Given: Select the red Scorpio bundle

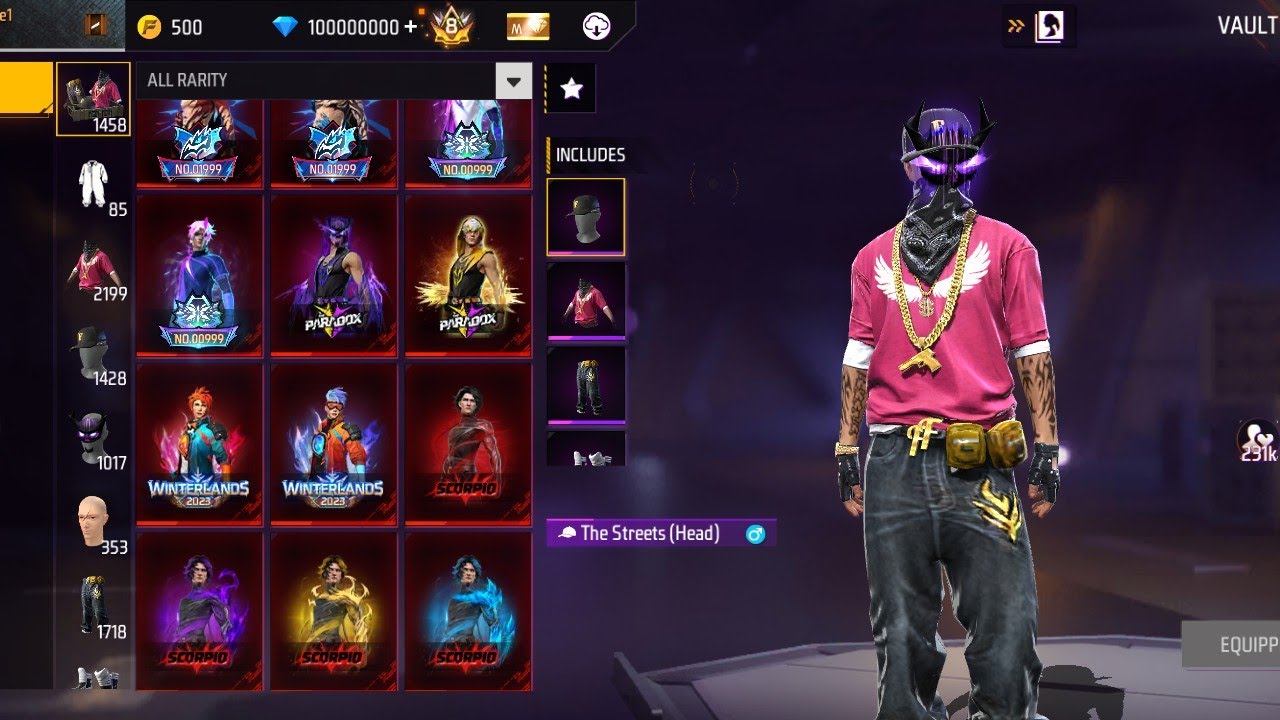Looking at the screenshot, I should click(467, 443).
